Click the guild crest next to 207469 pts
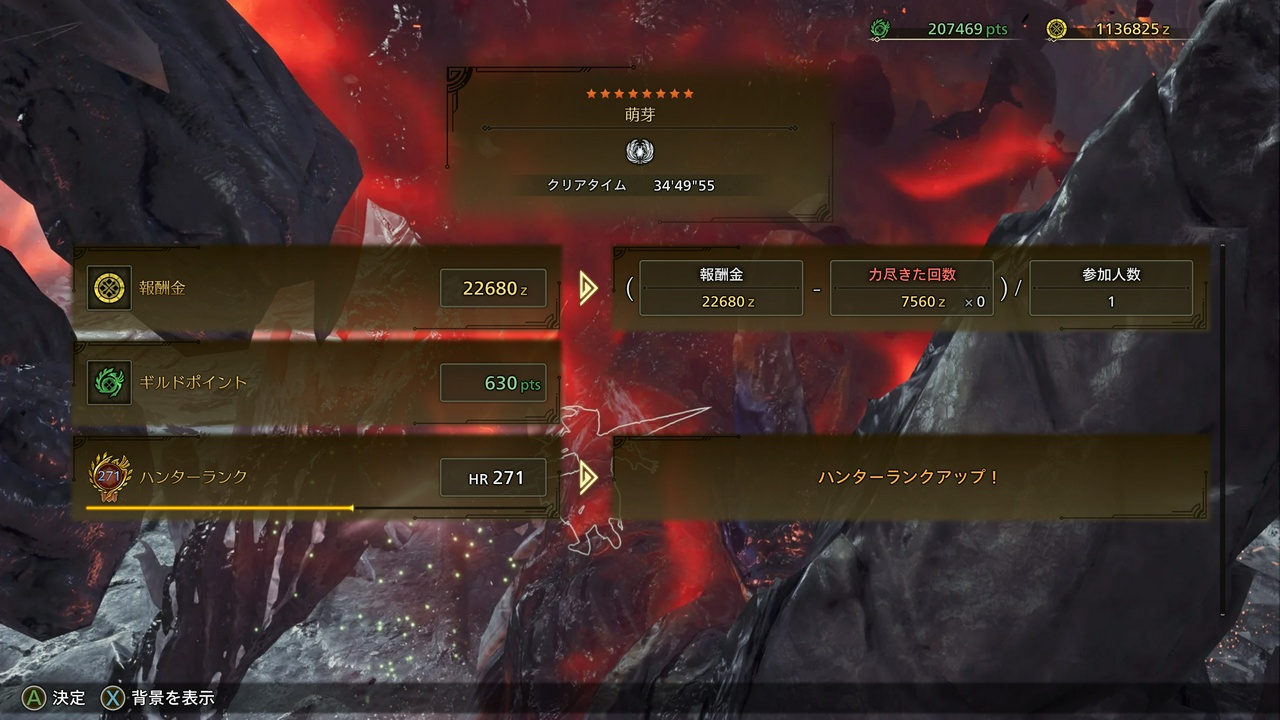Screen dimensions: 1280x720 [880, 29]
